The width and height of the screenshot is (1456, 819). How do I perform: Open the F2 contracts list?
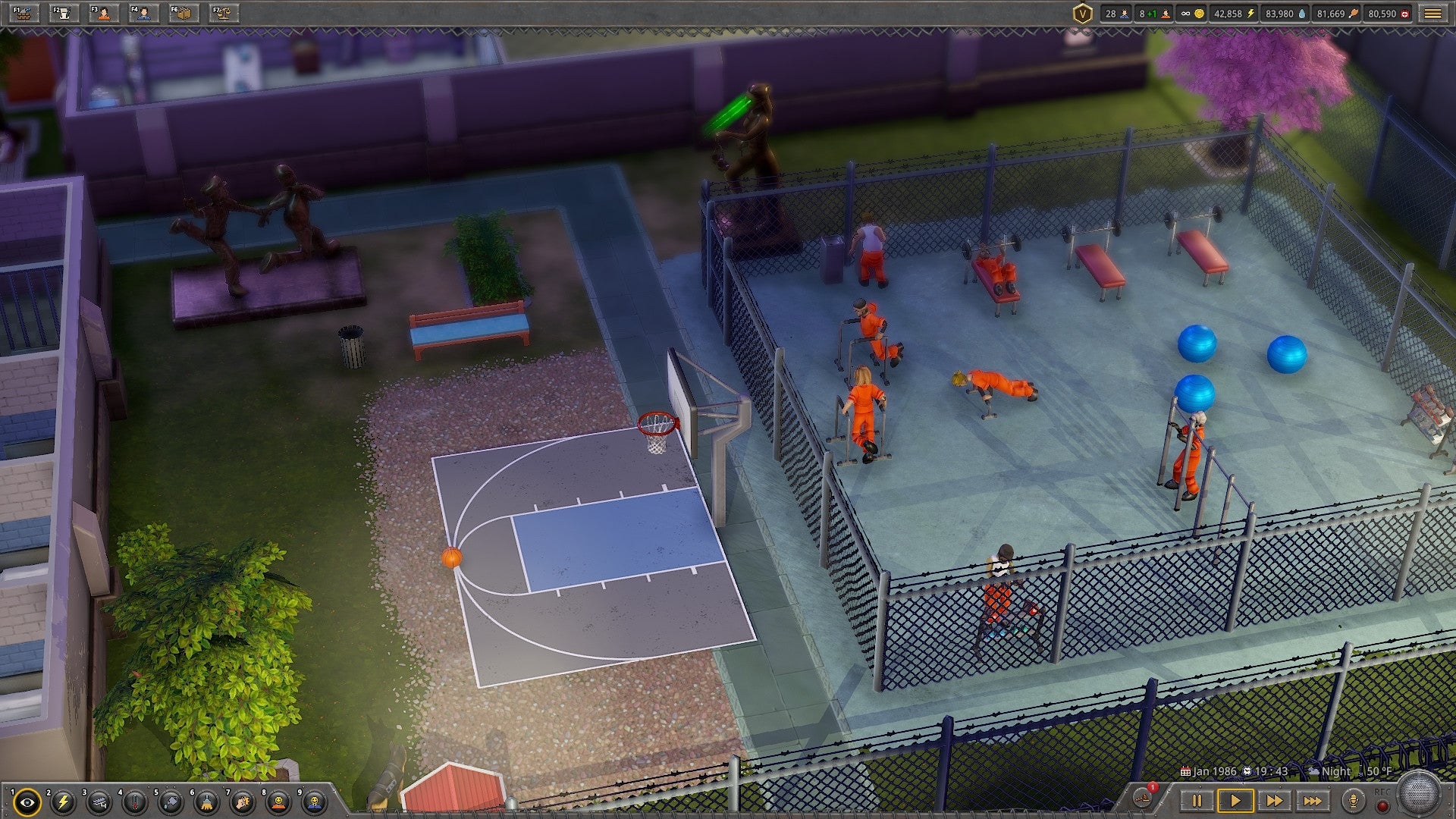point(62,14)
